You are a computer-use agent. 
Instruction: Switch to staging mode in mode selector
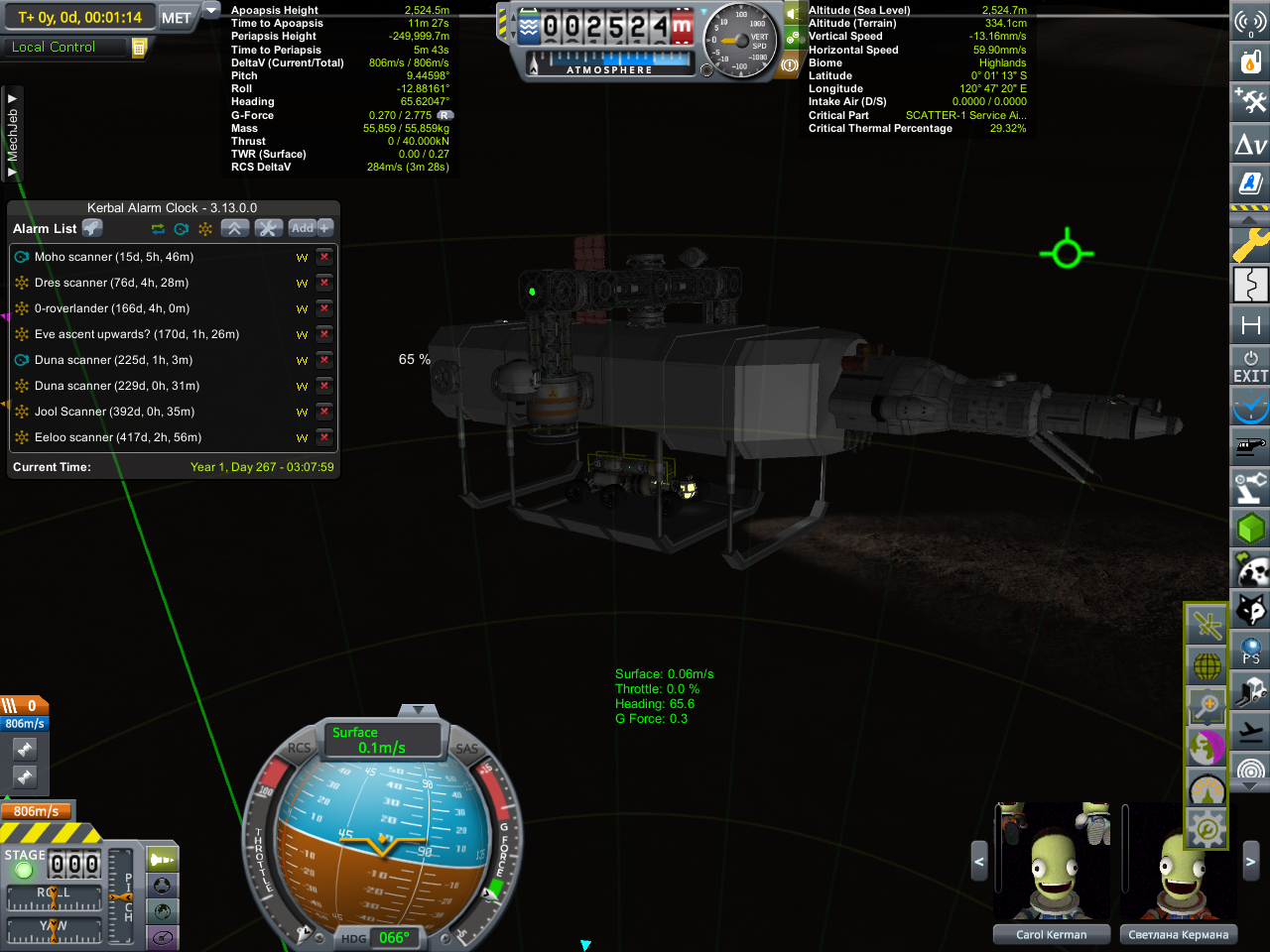pyautogui.click(x=163, y=859)
